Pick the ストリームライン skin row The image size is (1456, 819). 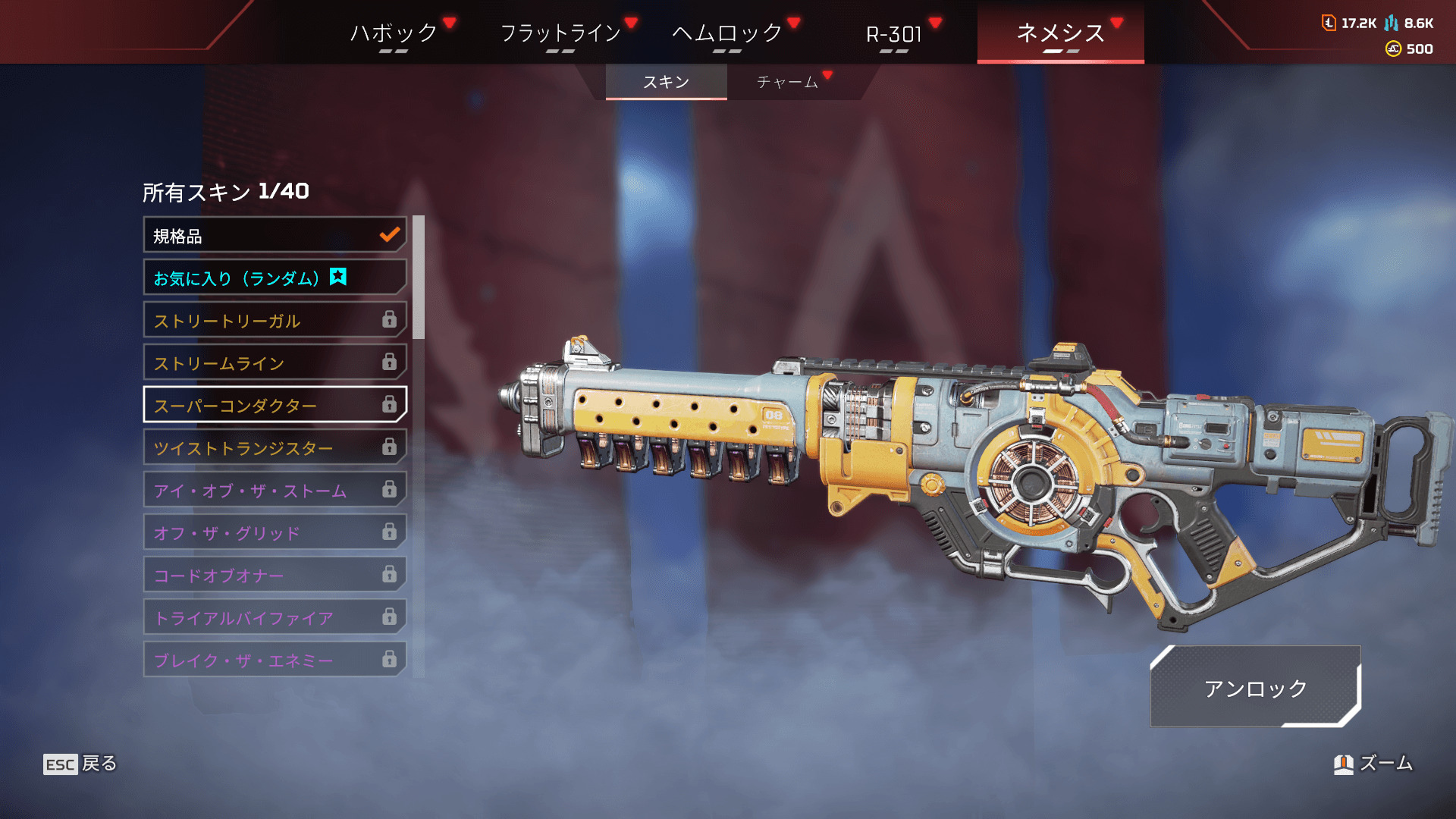tap(275, 363)
